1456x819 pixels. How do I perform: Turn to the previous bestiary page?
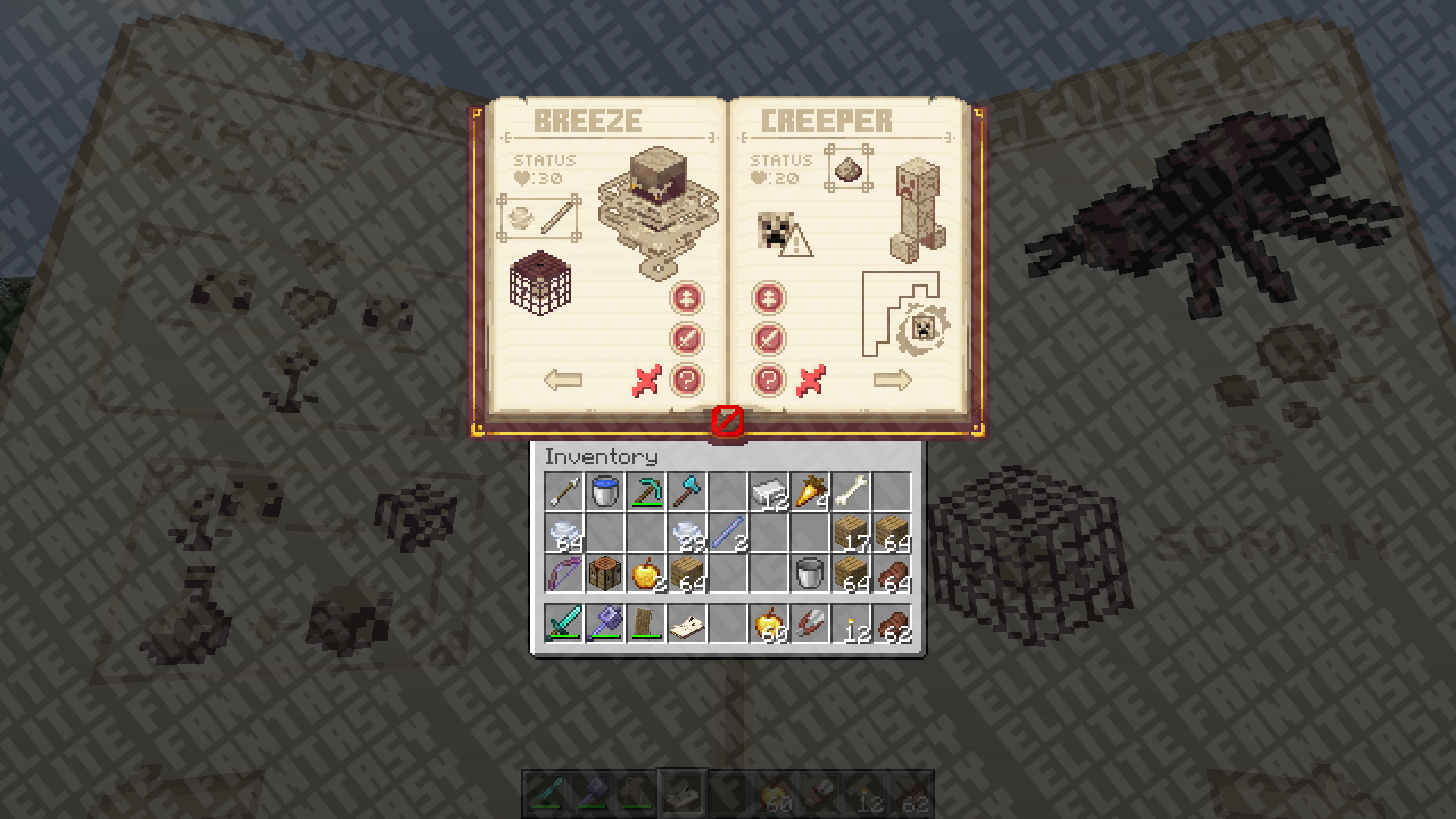[x=563, y=380]
